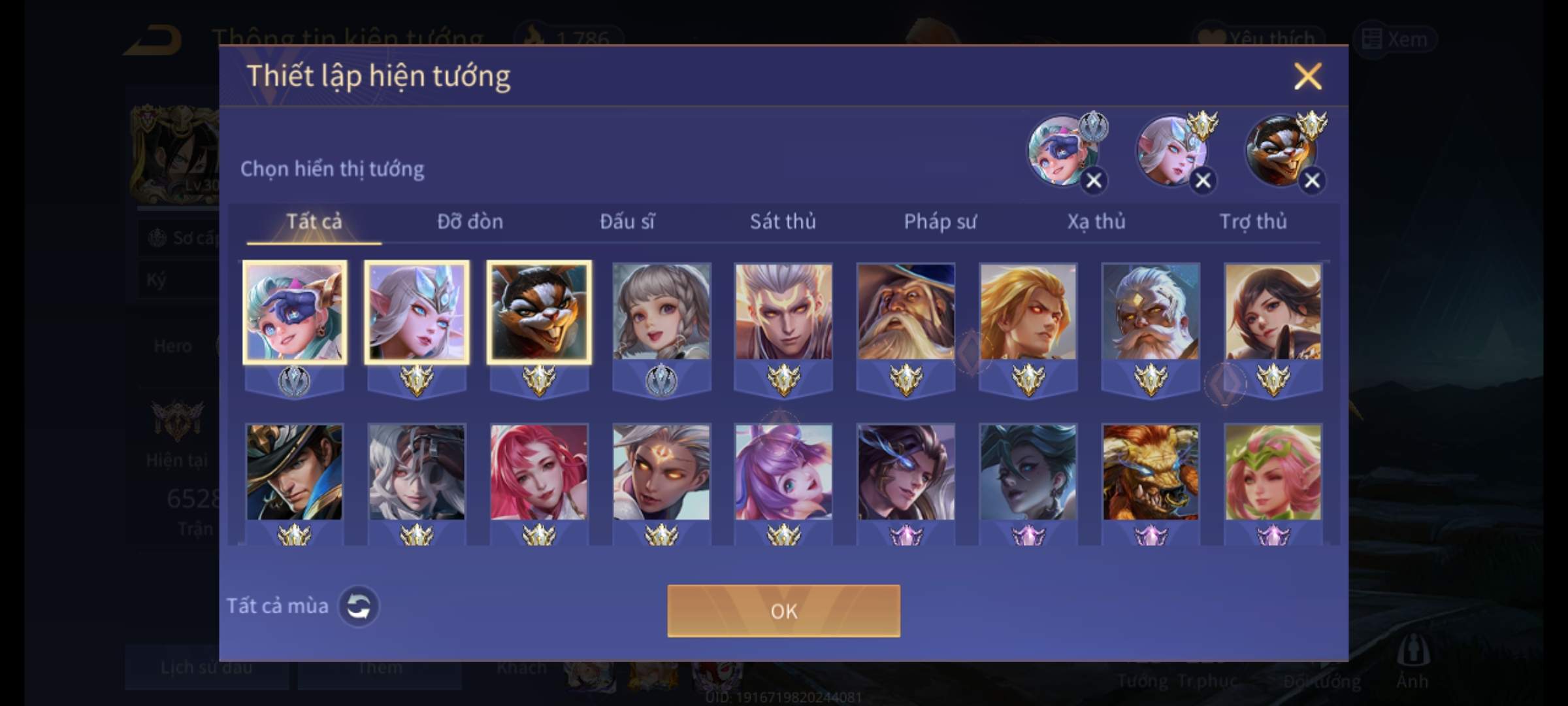
Task: Pick the golden horned beast hero portrait
Action: pos(1151,472)
